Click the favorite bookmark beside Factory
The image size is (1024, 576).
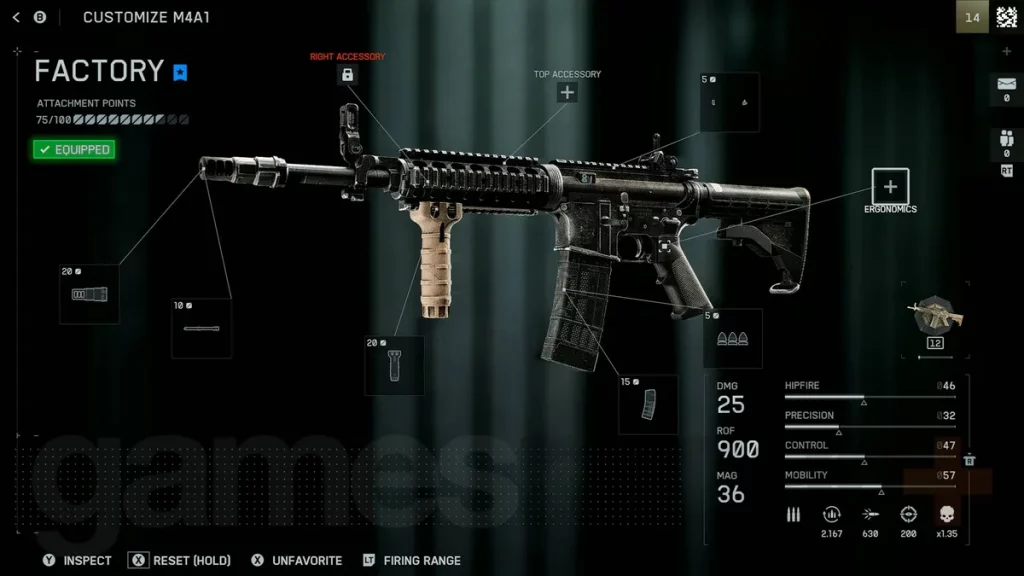coord(180,72)
